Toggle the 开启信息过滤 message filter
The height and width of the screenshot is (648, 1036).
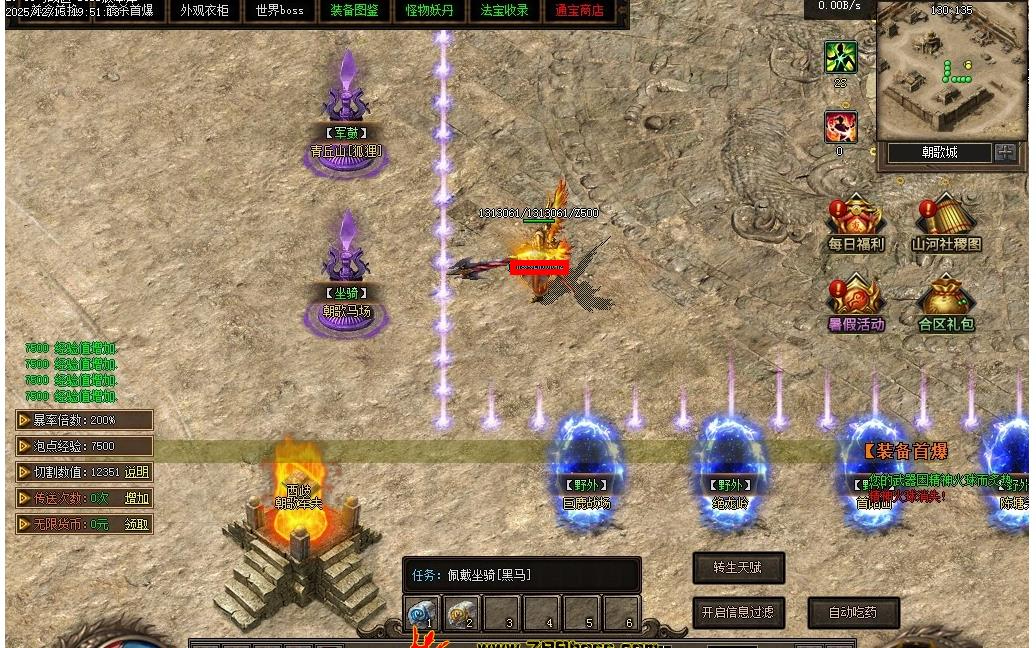click(738, 612)
